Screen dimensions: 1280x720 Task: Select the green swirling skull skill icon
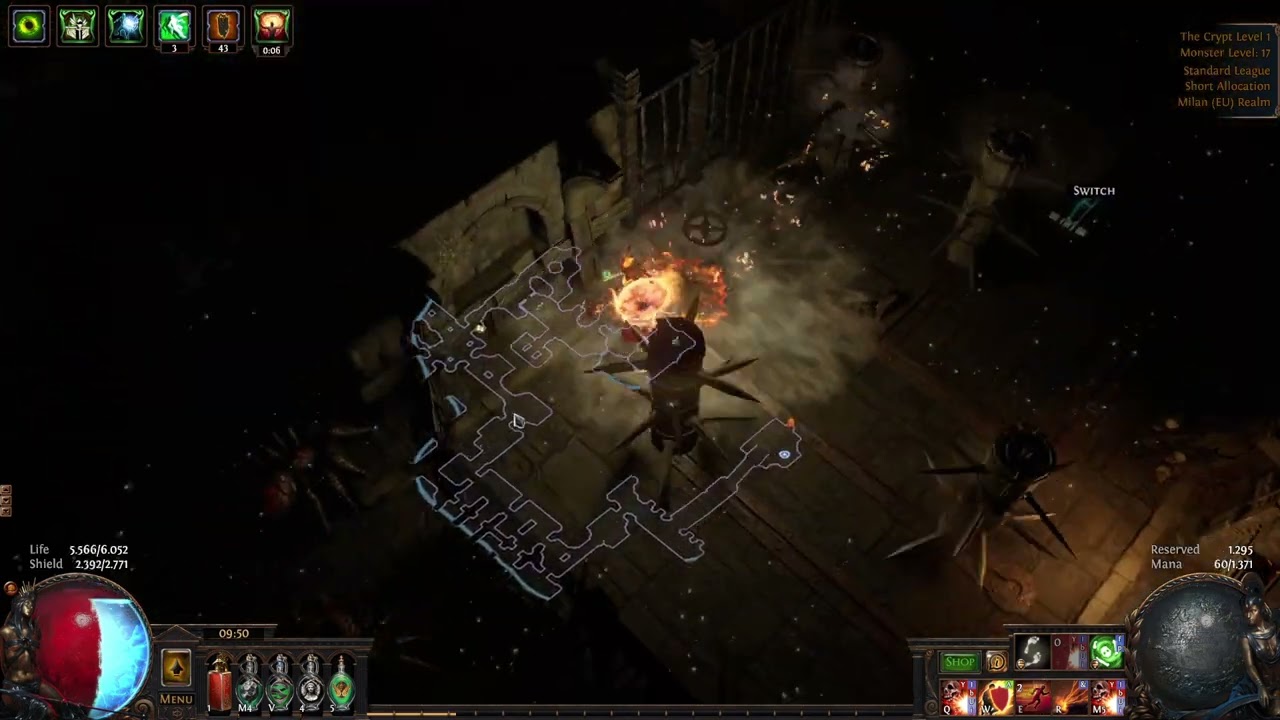pyautogui.click(x=1106, y=653)
